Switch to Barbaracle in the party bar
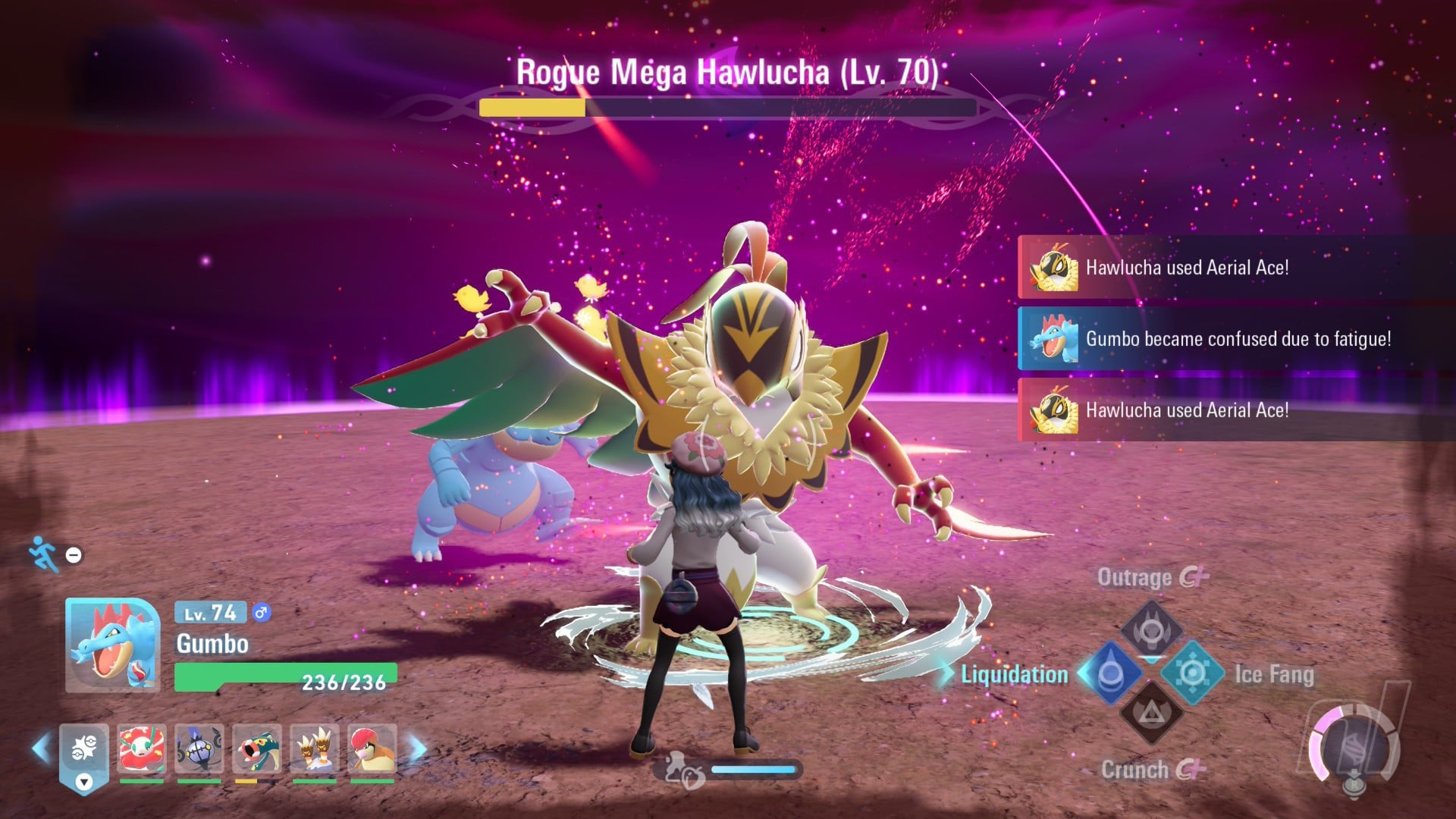The height and width of the screenshot is (819, 1456). coord(315,749)
